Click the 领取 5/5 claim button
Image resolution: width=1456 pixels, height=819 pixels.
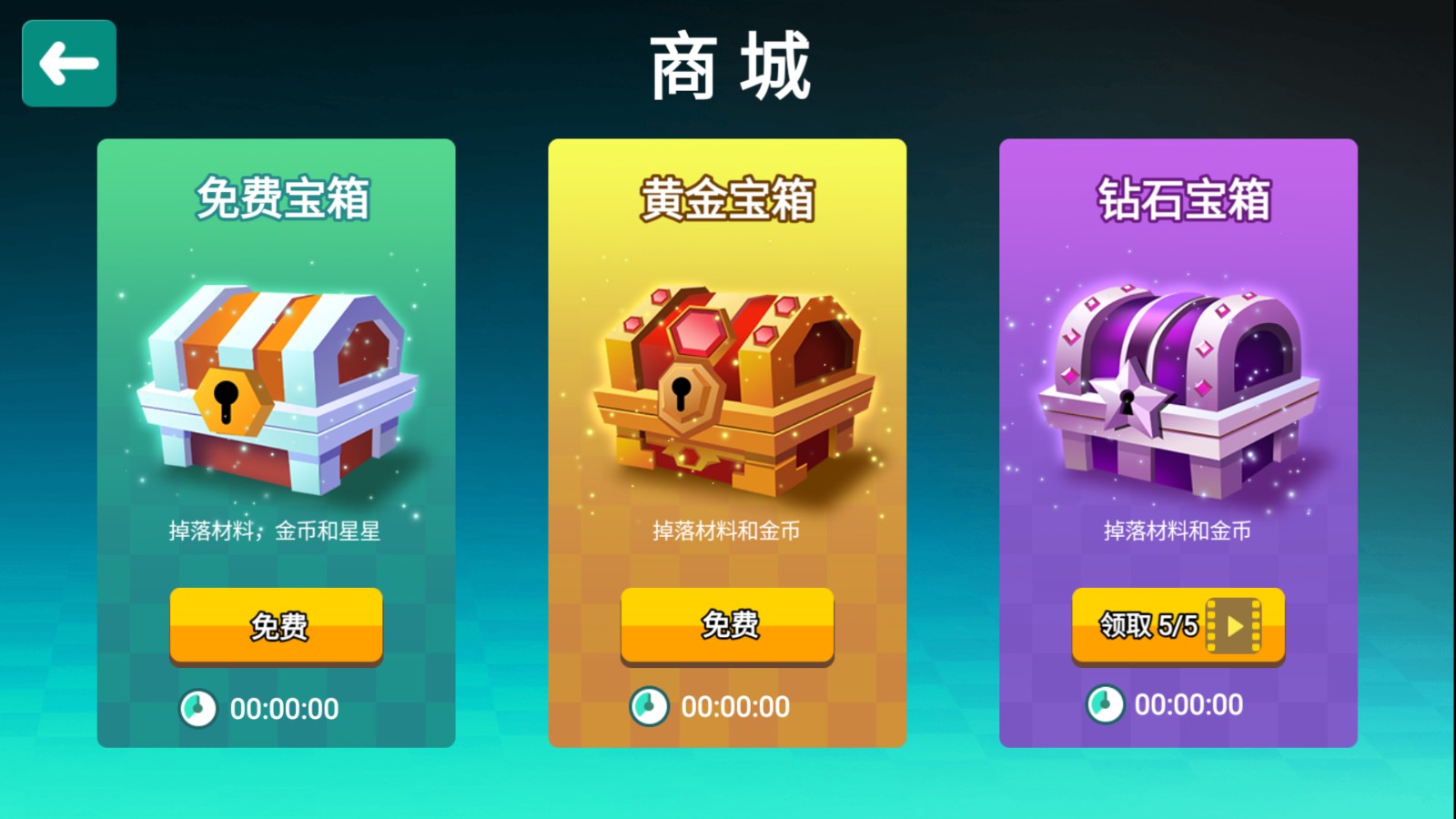pyautogui.click(x=1177, y=626)
